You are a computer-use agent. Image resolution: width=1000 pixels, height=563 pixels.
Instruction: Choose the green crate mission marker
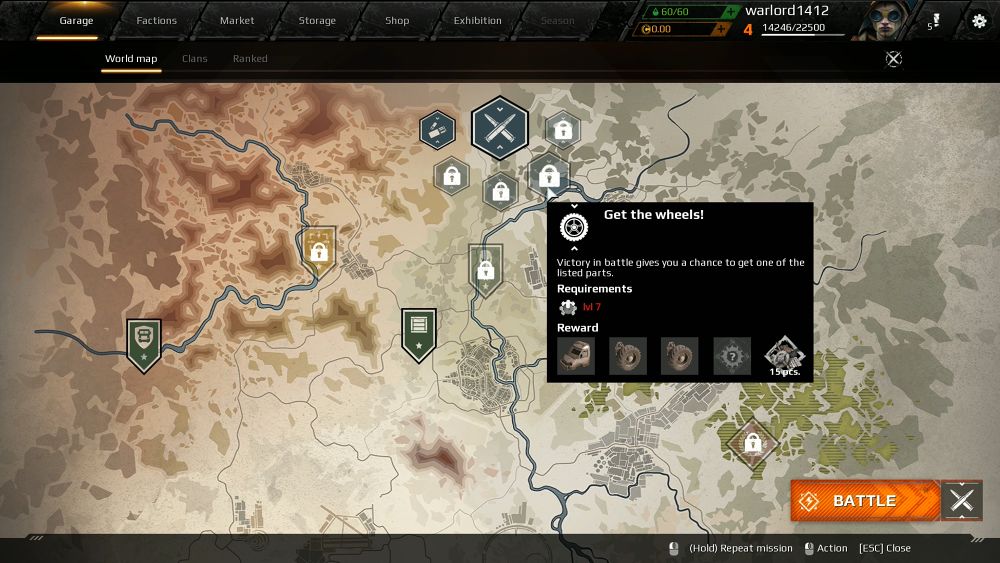click(x=418, y=332)
